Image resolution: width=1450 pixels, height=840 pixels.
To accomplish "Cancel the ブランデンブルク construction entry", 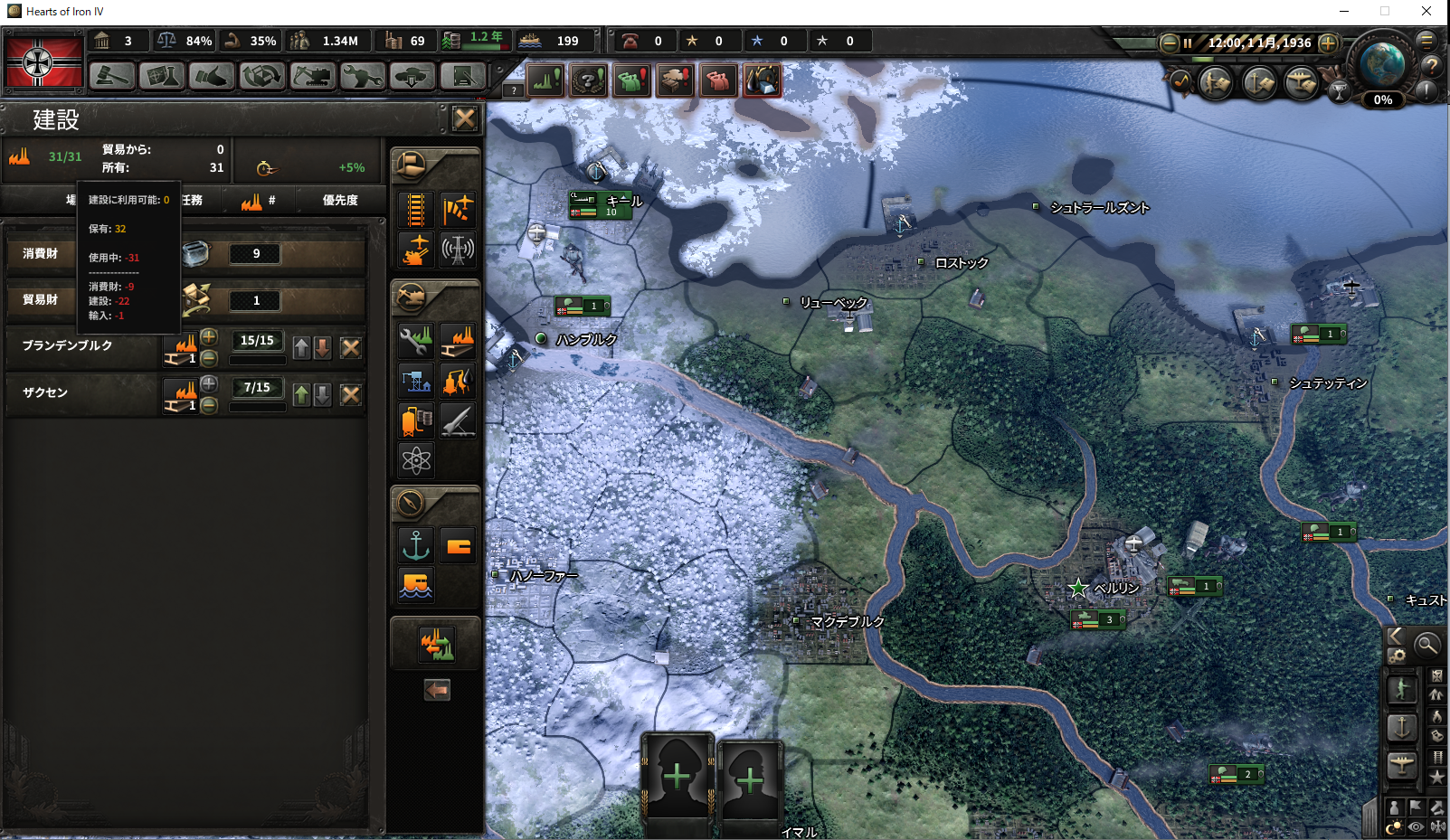I will coord(351,347).
